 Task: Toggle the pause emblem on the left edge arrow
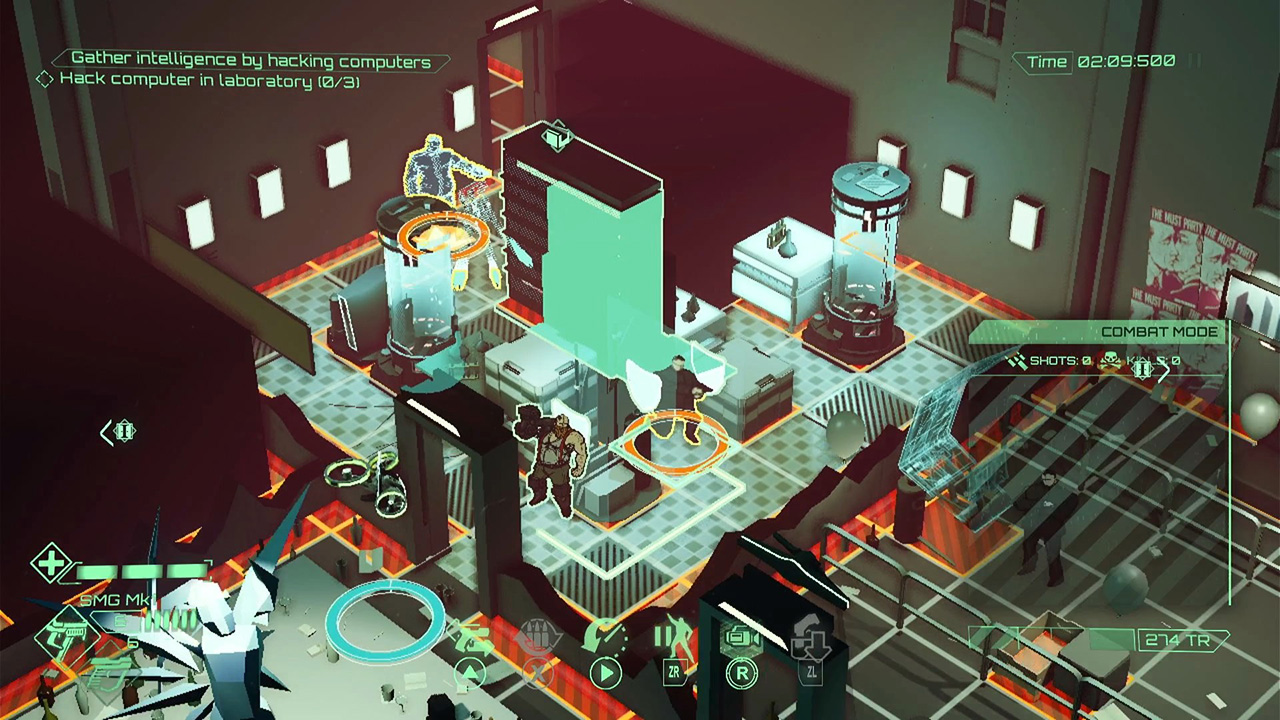123,431
